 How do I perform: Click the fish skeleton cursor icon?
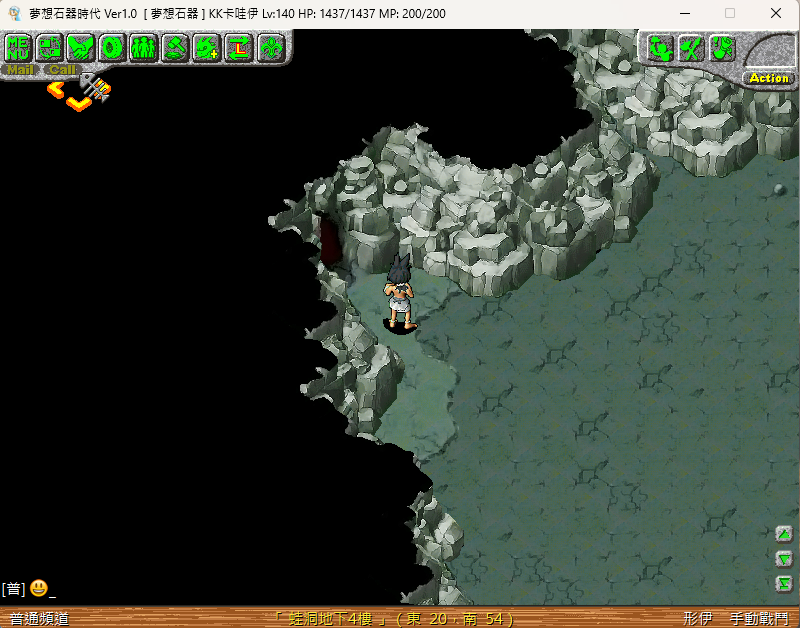[x=96, y=87]
